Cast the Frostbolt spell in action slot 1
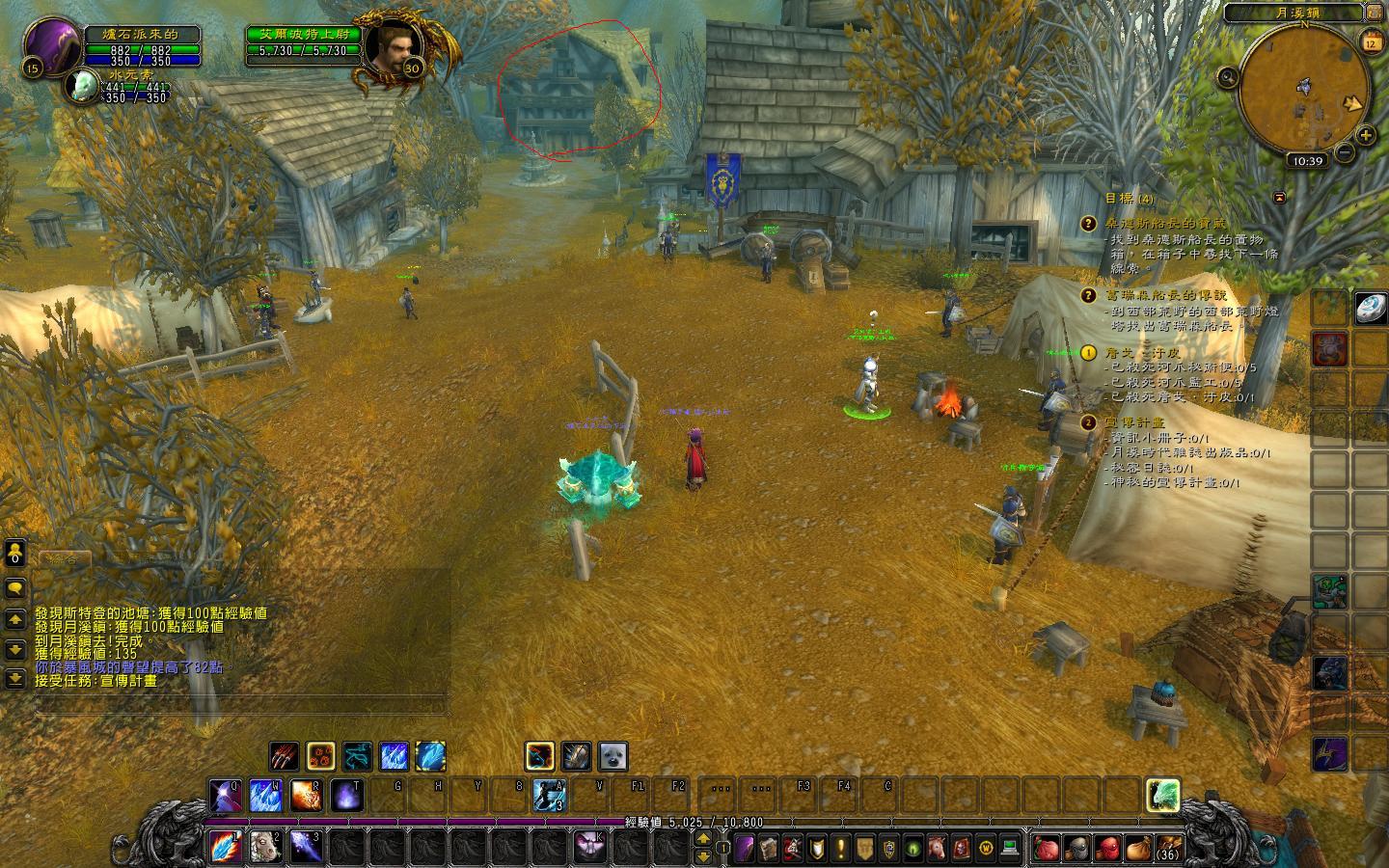1389x868 pixels. coord(225,846)
